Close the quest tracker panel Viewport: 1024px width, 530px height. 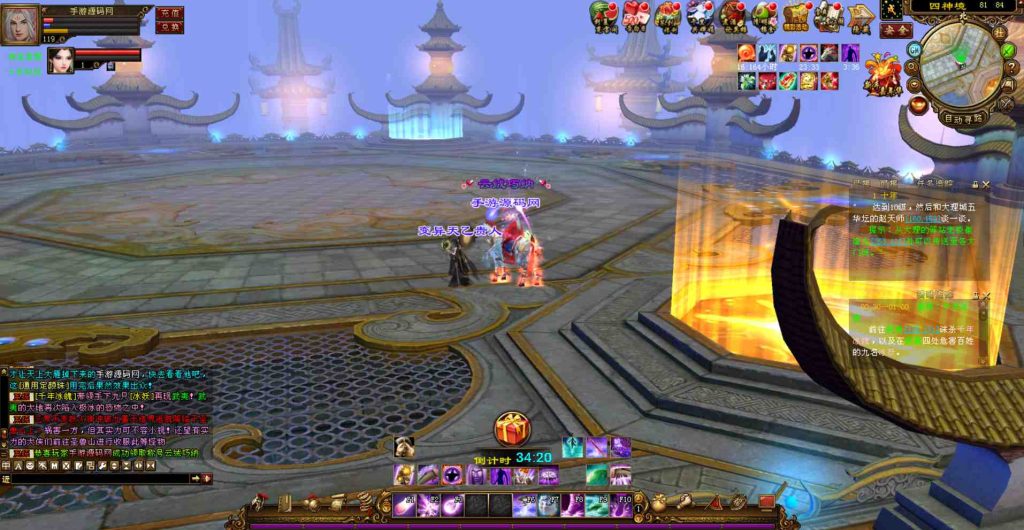(x=986, y=185)
